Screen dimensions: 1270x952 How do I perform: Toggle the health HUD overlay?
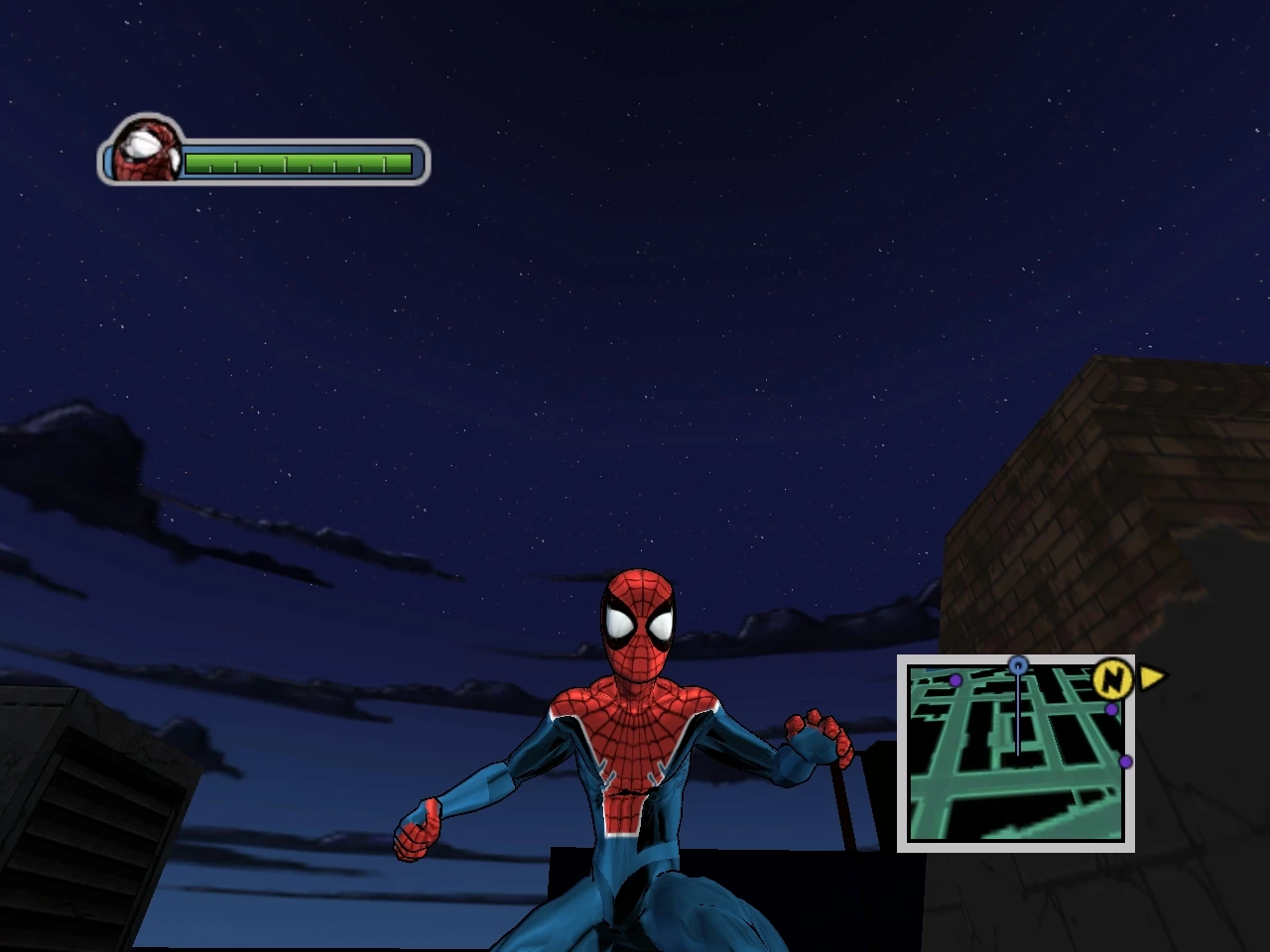click(x=263, y=154)
